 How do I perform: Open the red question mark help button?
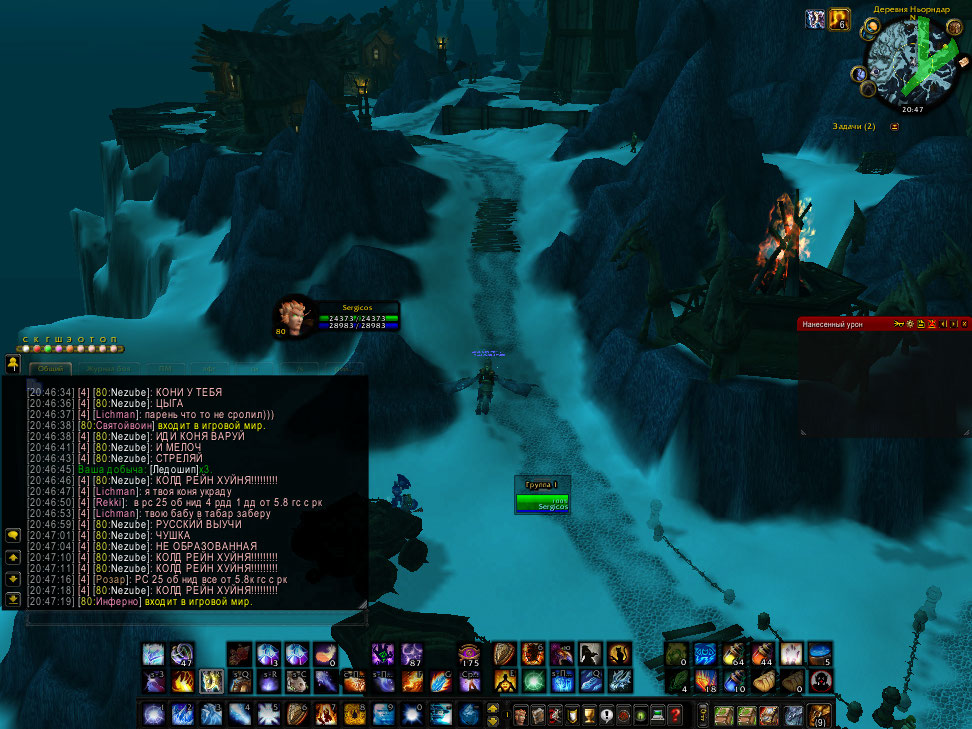click(675, 714)
